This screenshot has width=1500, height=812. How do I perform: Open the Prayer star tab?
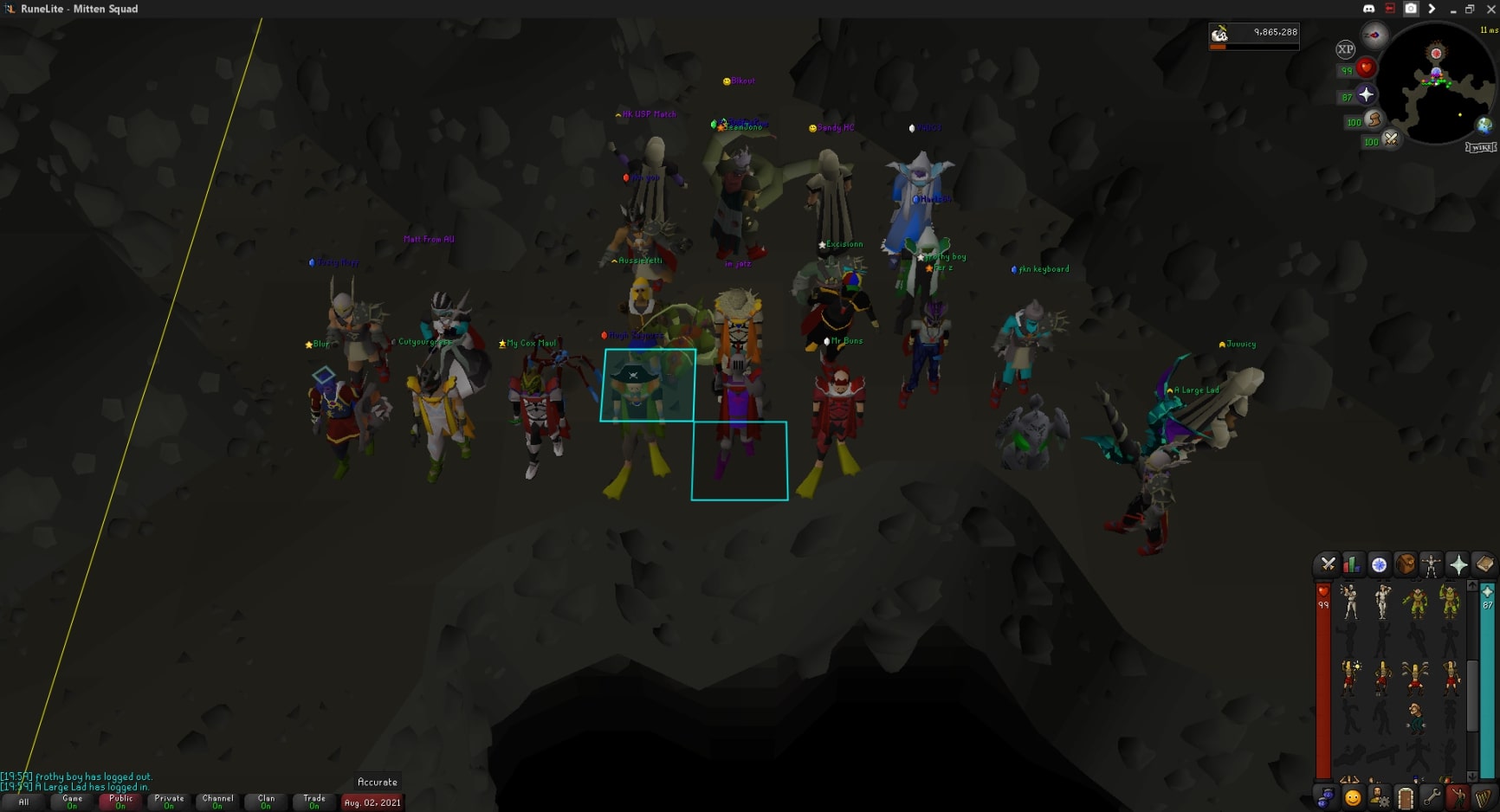point(1460,564)
